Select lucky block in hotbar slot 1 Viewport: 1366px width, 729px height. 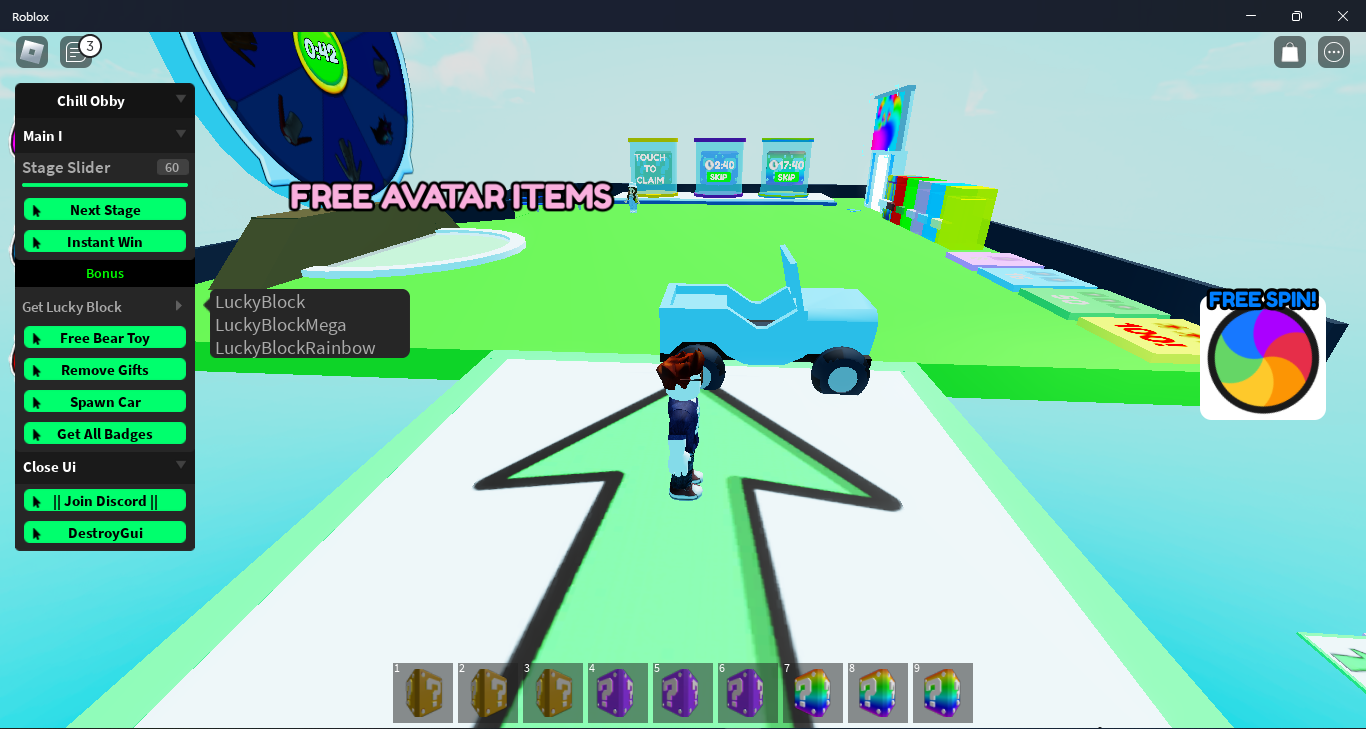click(422, 692)
